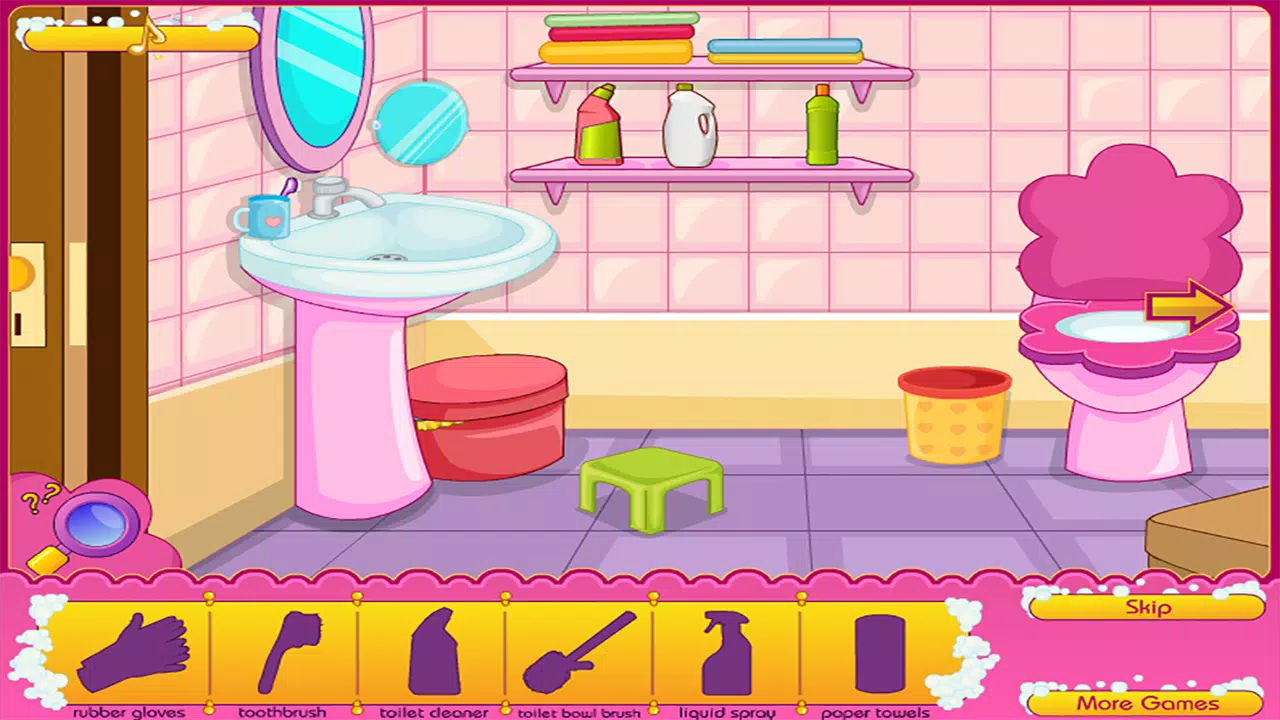Select the toilet bowl brush tool
Screen dimensions: 1280x720
click(575, 650)
